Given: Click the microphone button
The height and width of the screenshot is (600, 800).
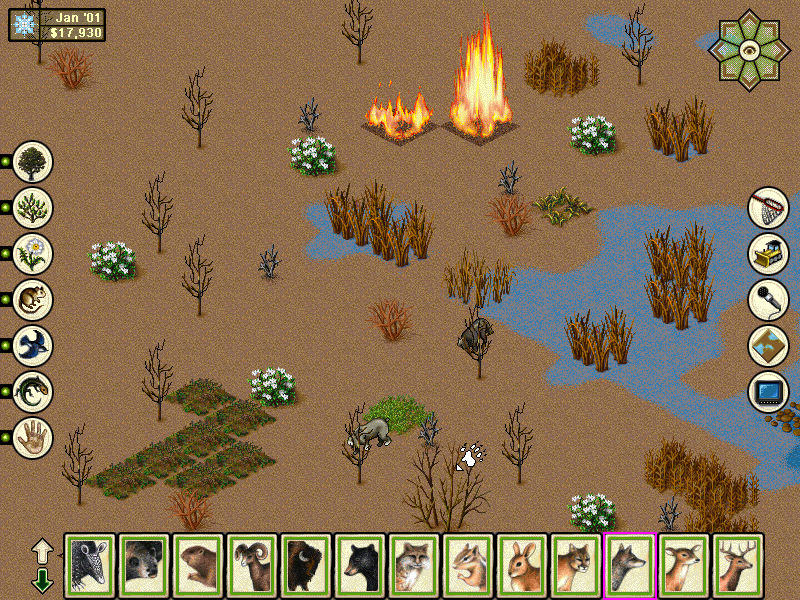Looking at the screenshot, I should [768, 300].
